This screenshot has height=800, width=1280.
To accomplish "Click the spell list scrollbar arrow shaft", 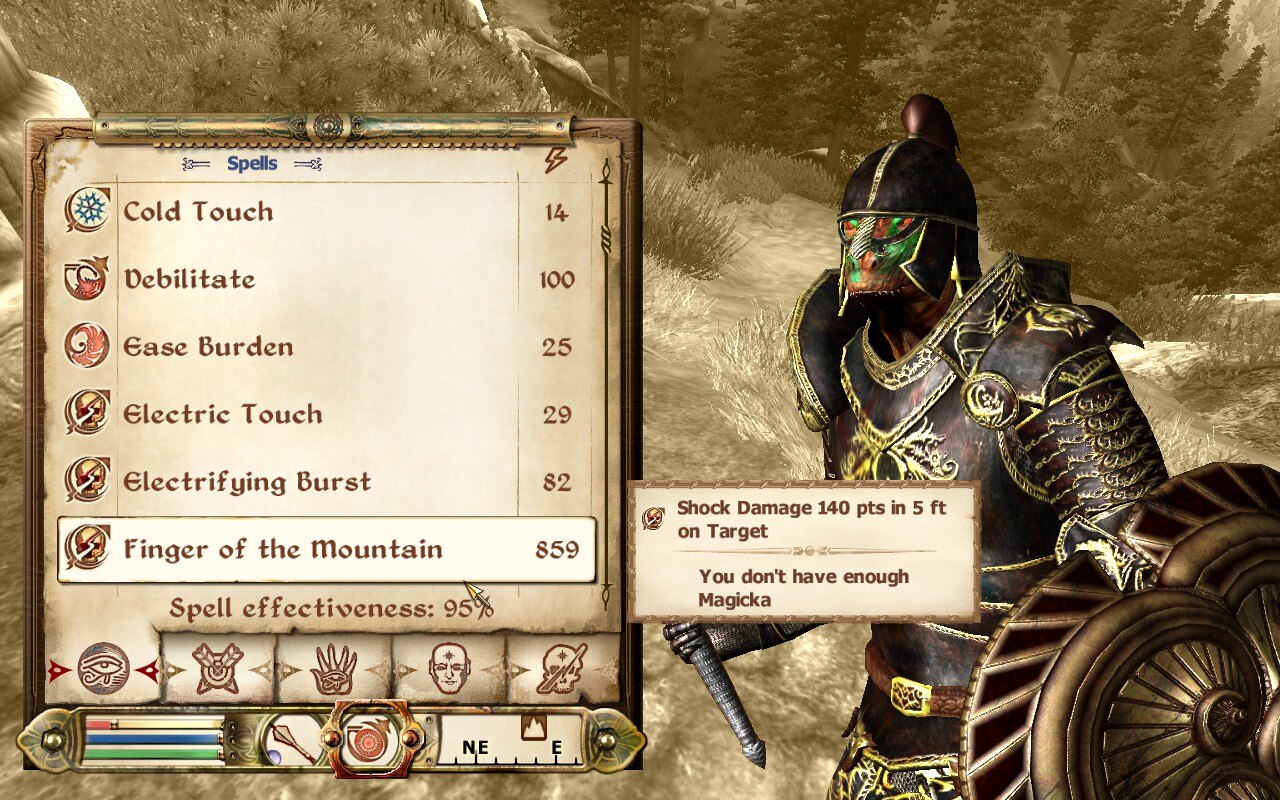I will click(x=607, y=400).
